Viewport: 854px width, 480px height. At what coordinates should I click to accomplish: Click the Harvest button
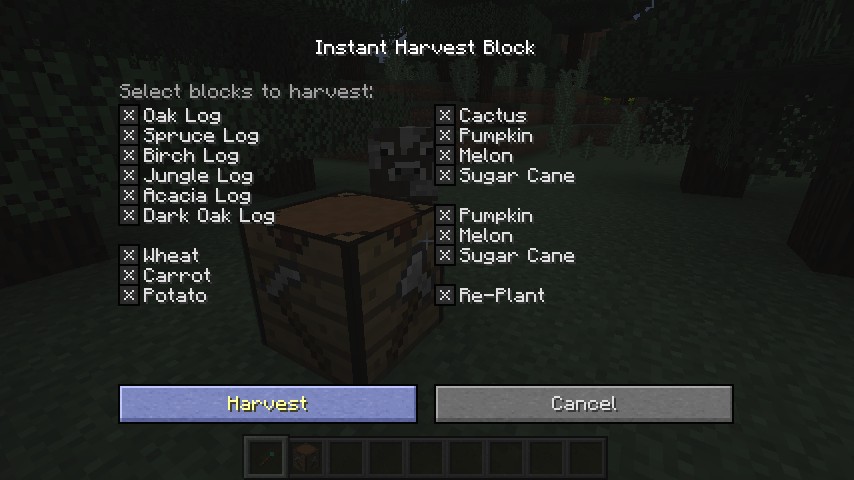pos(267,404)
